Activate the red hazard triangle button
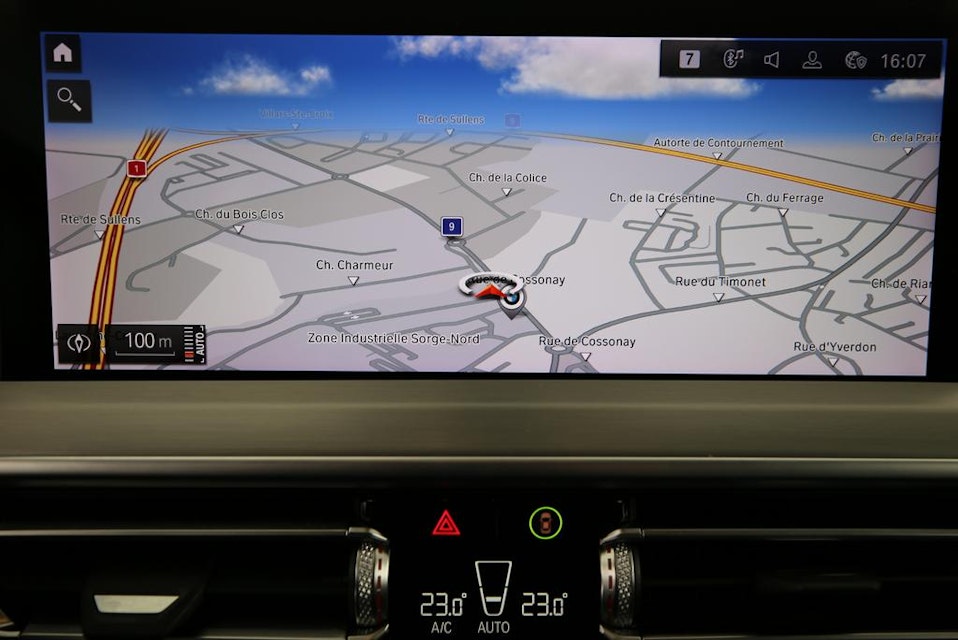958x640 pixels. coord(446,522)
